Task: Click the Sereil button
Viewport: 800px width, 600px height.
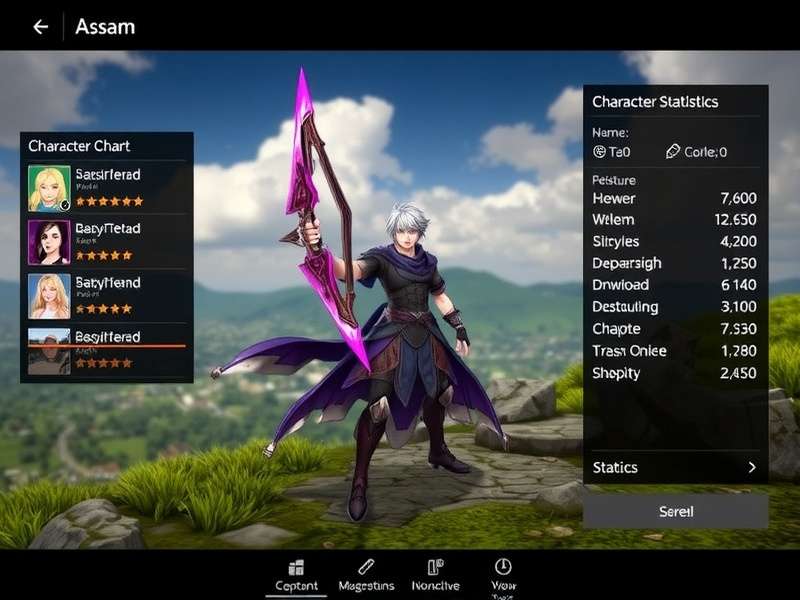Action: click(x=675, y=511)
